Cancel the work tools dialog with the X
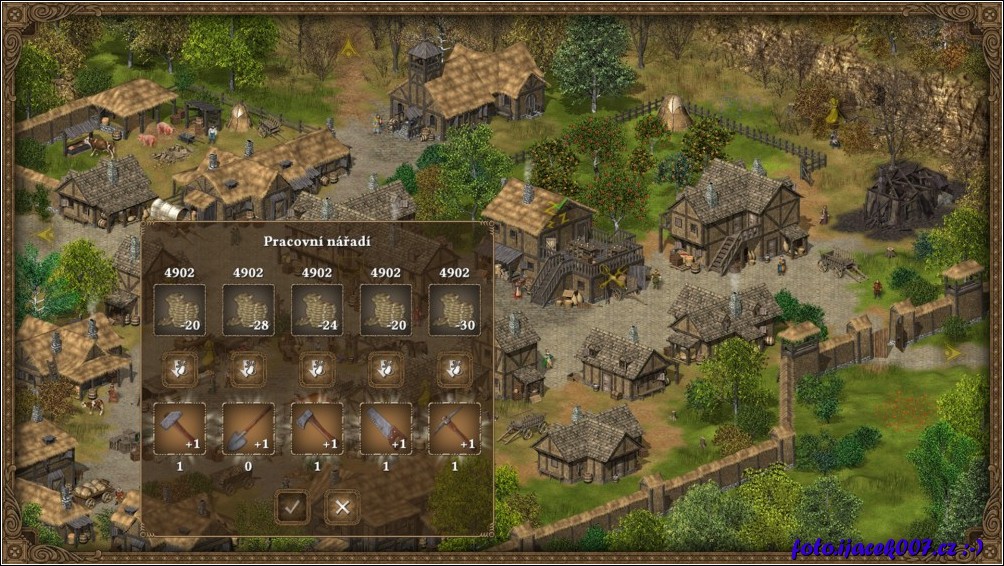Viewport: 1004px width, 566px height. 342,507
